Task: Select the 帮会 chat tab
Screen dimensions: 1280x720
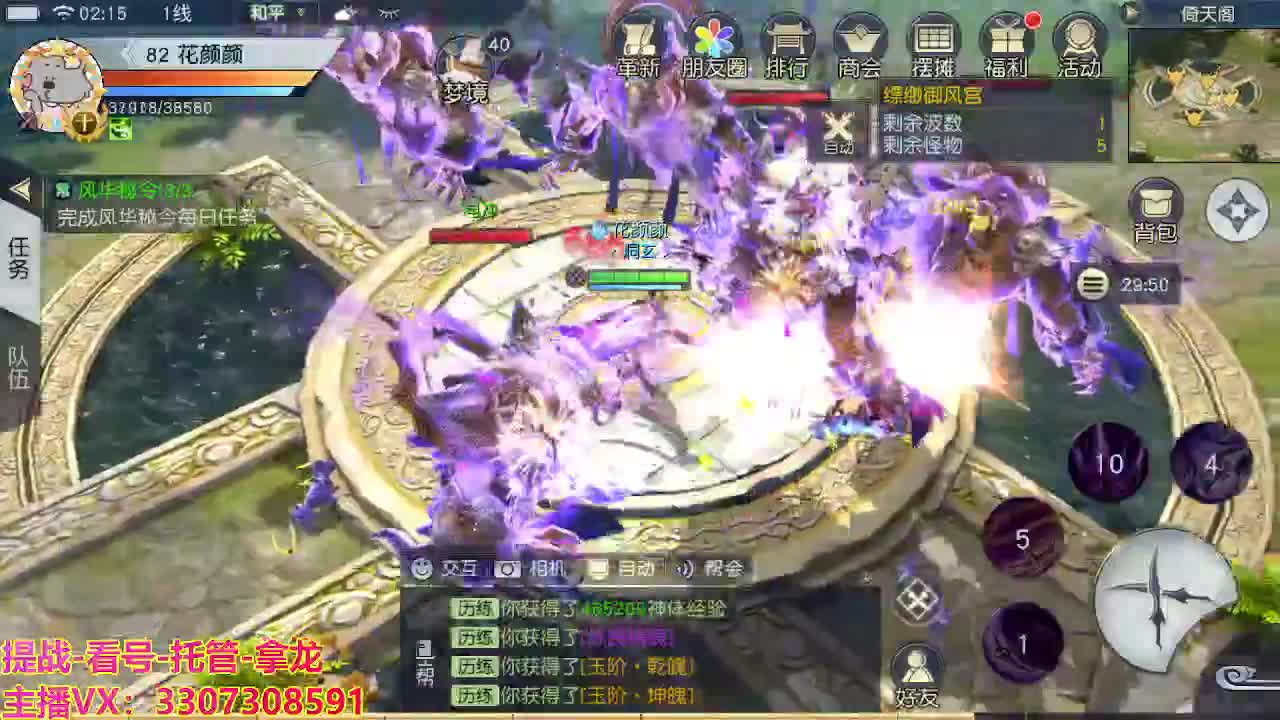Action: pos(726,568)
